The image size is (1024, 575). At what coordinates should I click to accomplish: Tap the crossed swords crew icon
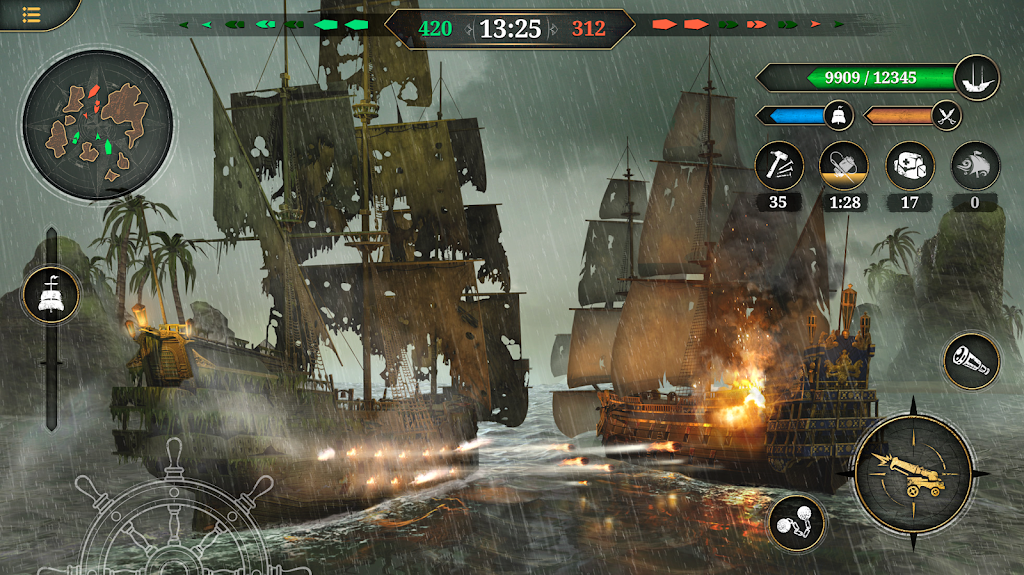coord(946,116)
